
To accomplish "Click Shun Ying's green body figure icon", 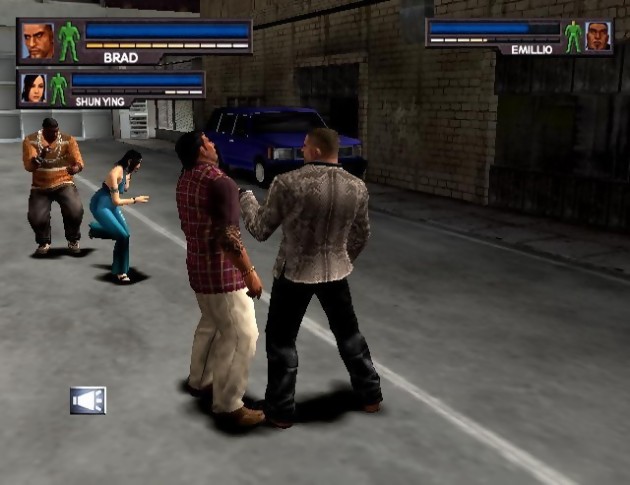I will click(x=58, y=87).
